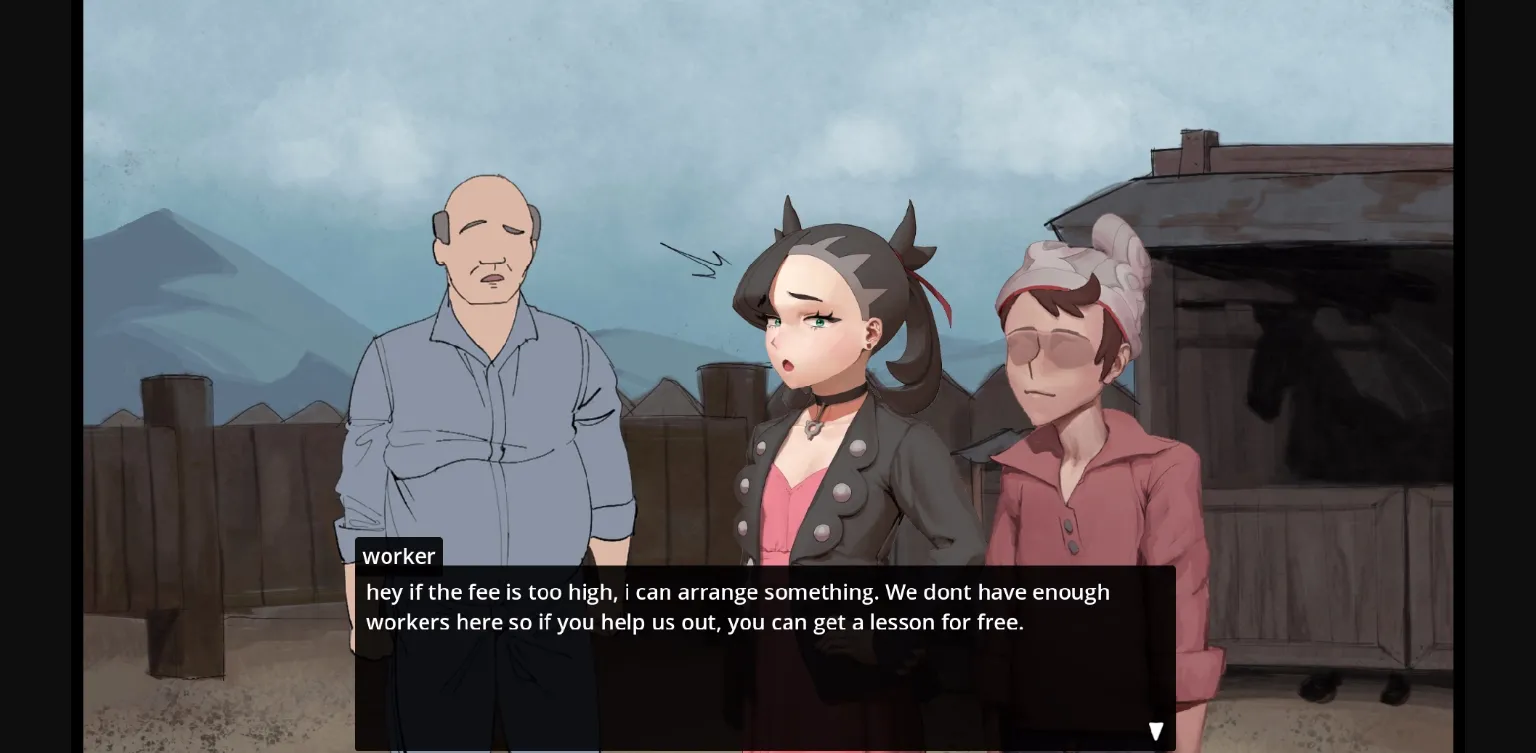Click the worker nameplate above the dialogue box

coord(399,556)
